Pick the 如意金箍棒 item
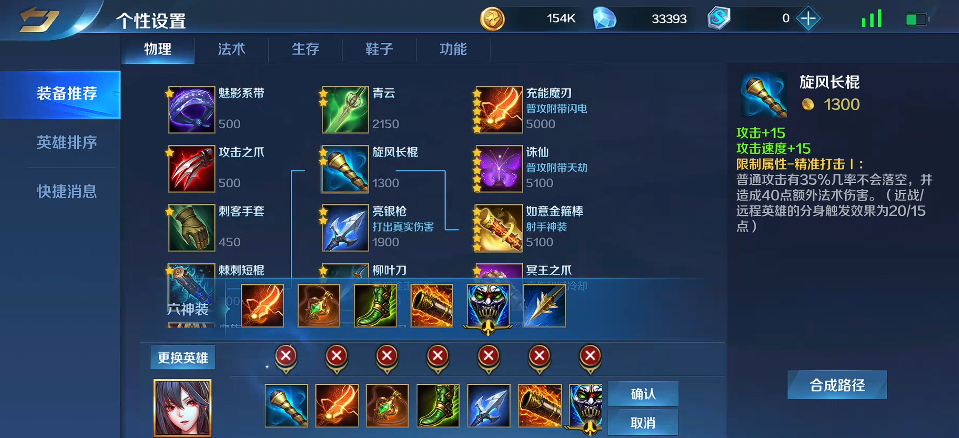The width and height of the screenshot is (959, 438). tap(499, 228)
